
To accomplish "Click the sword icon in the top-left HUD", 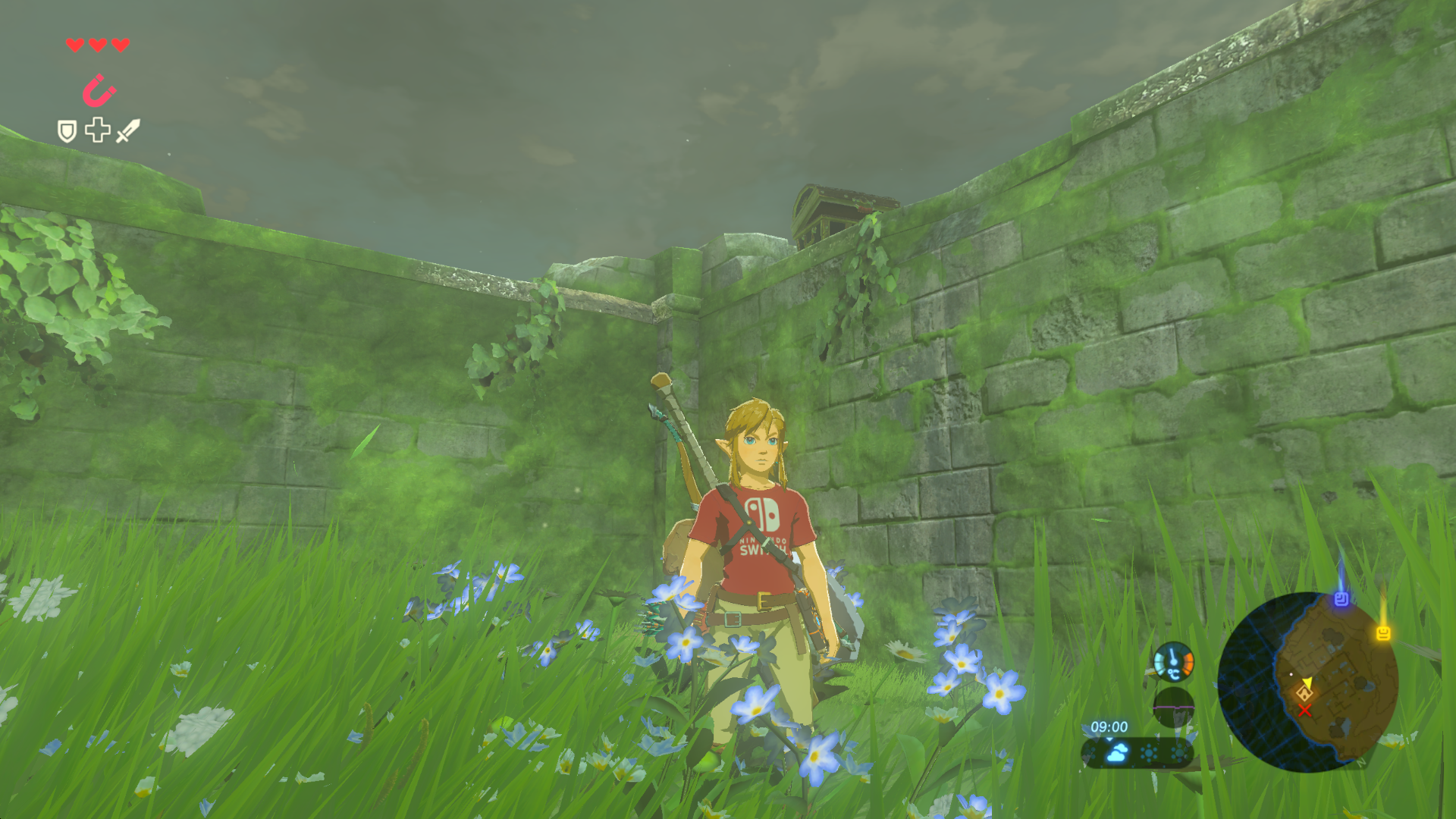I will 128,130.
